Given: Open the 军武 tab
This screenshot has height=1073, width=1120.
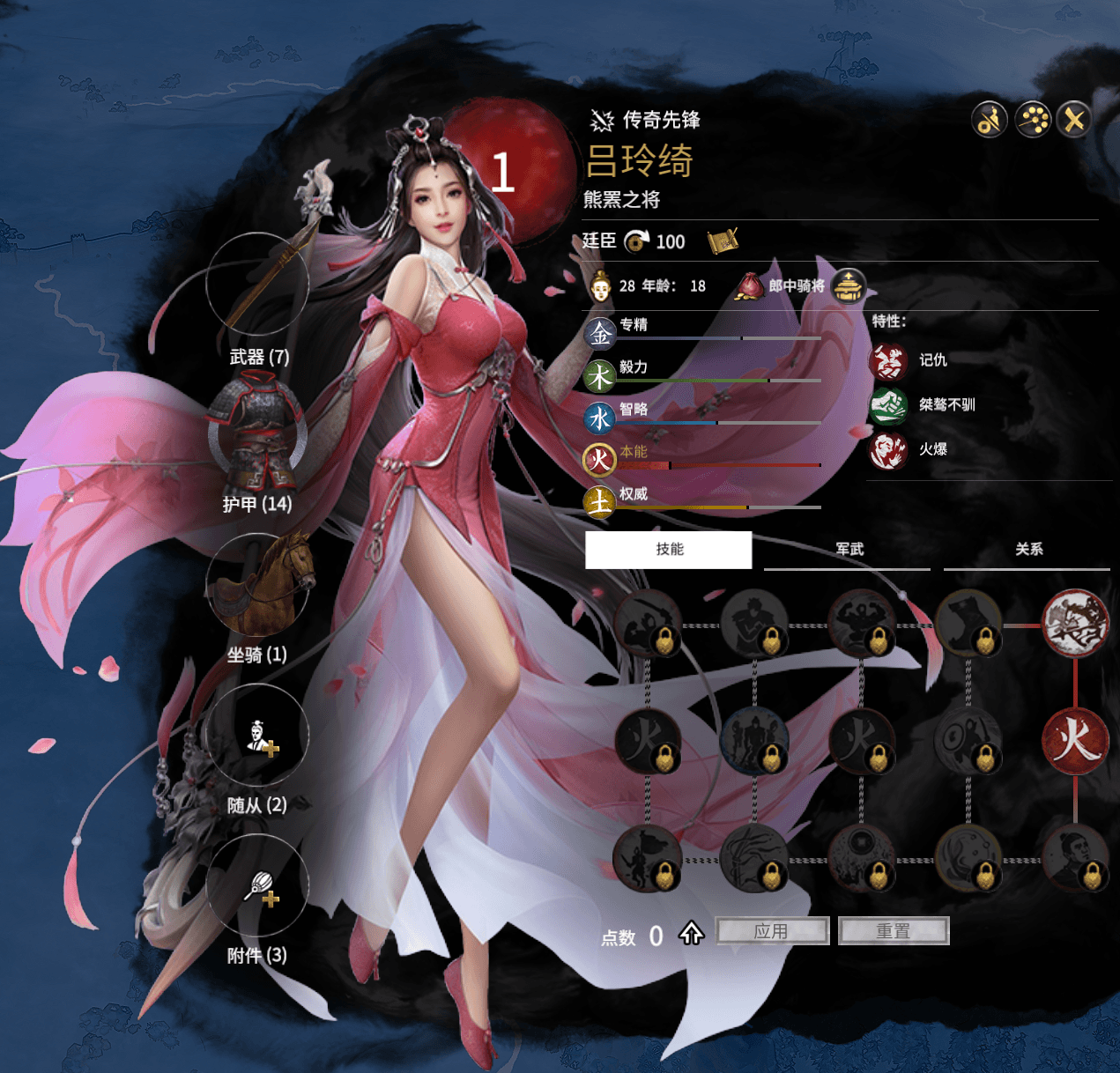Looking at the screenshot, I should [x=849, y=550].
